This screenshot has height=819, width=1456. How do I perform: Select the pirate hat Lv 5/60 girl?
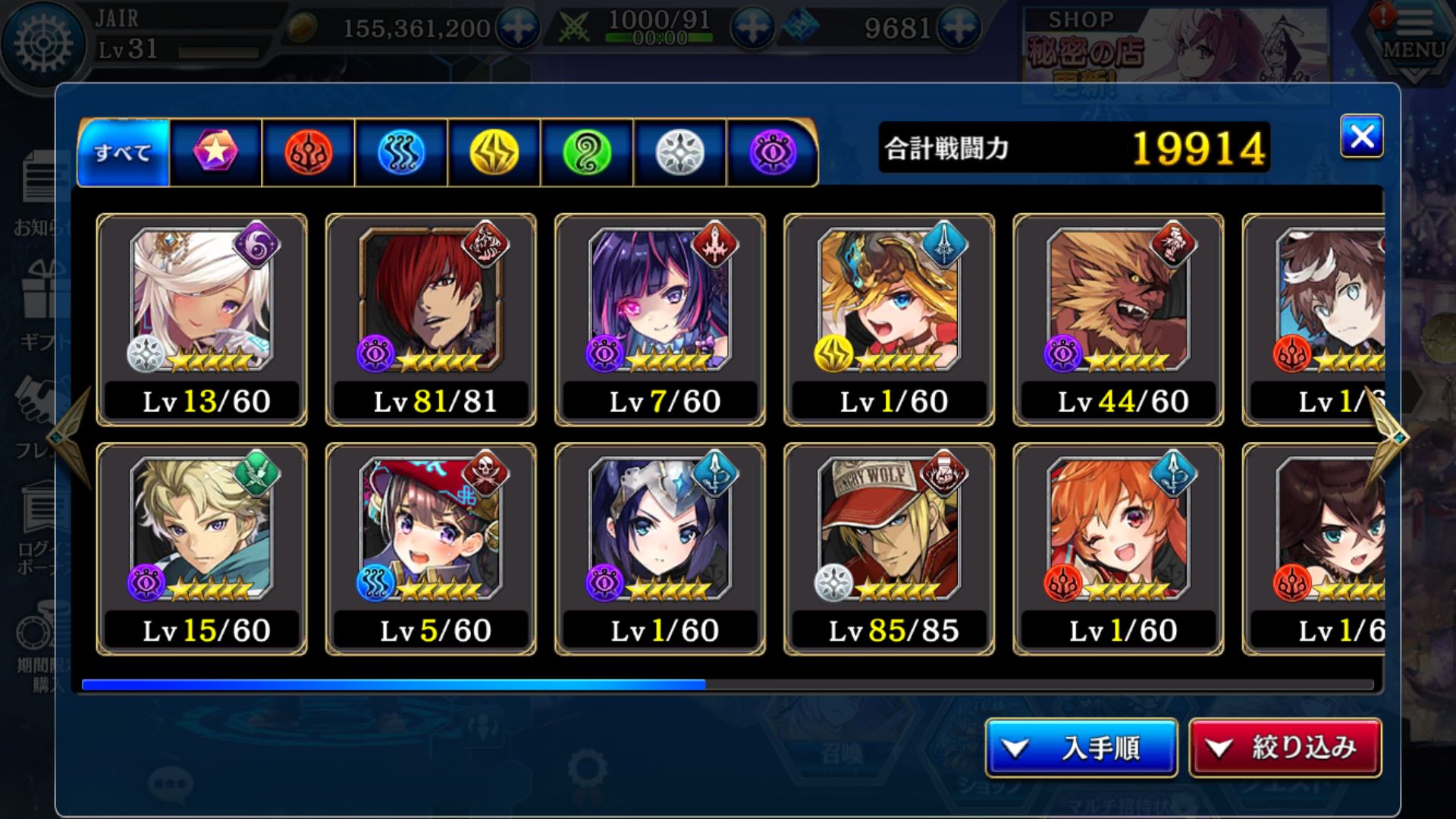click(x=431, y=549)
